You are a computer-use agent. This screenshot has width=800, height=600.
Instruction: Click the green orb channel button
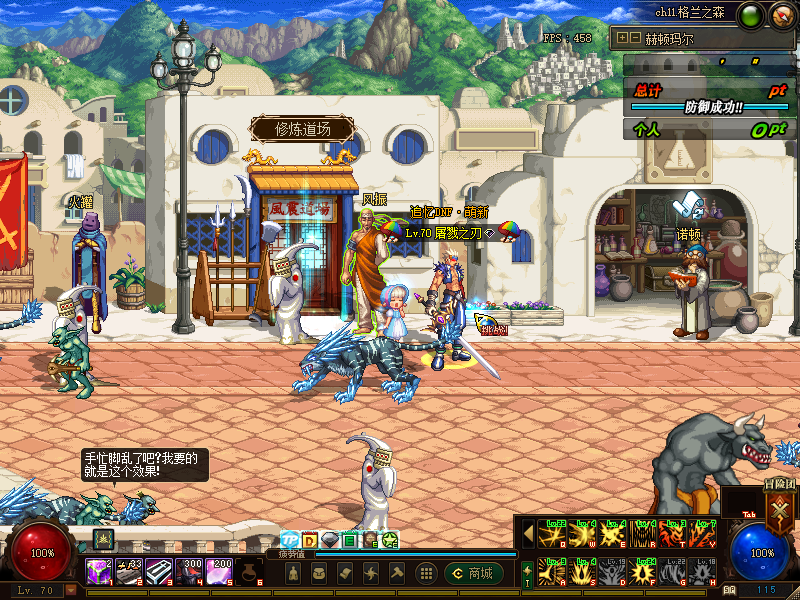(x=750, y=15)
